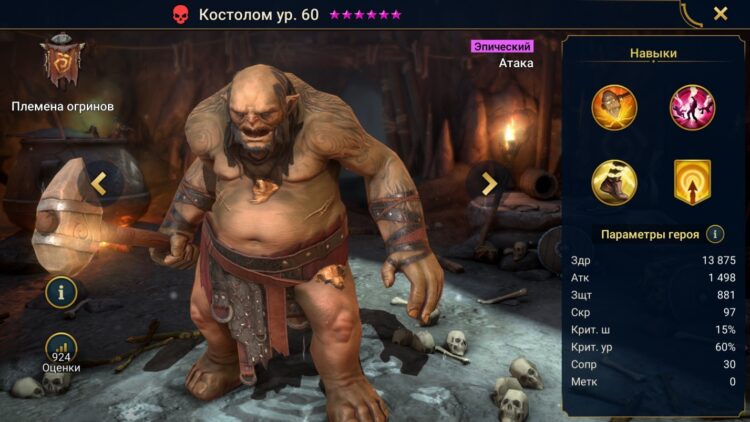Go to the previous hero with left arrow

pyautogui.click(x=99, y=183)
